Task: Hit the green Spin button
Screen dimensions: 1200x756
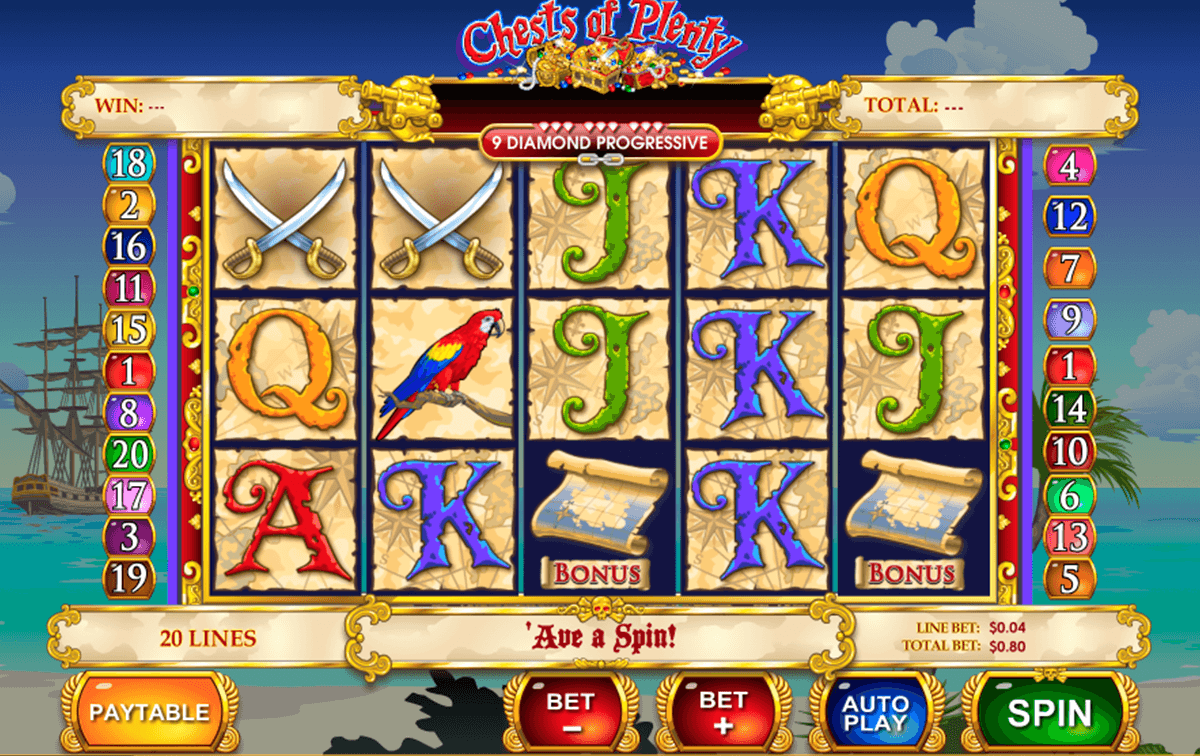Action: 1049,712
